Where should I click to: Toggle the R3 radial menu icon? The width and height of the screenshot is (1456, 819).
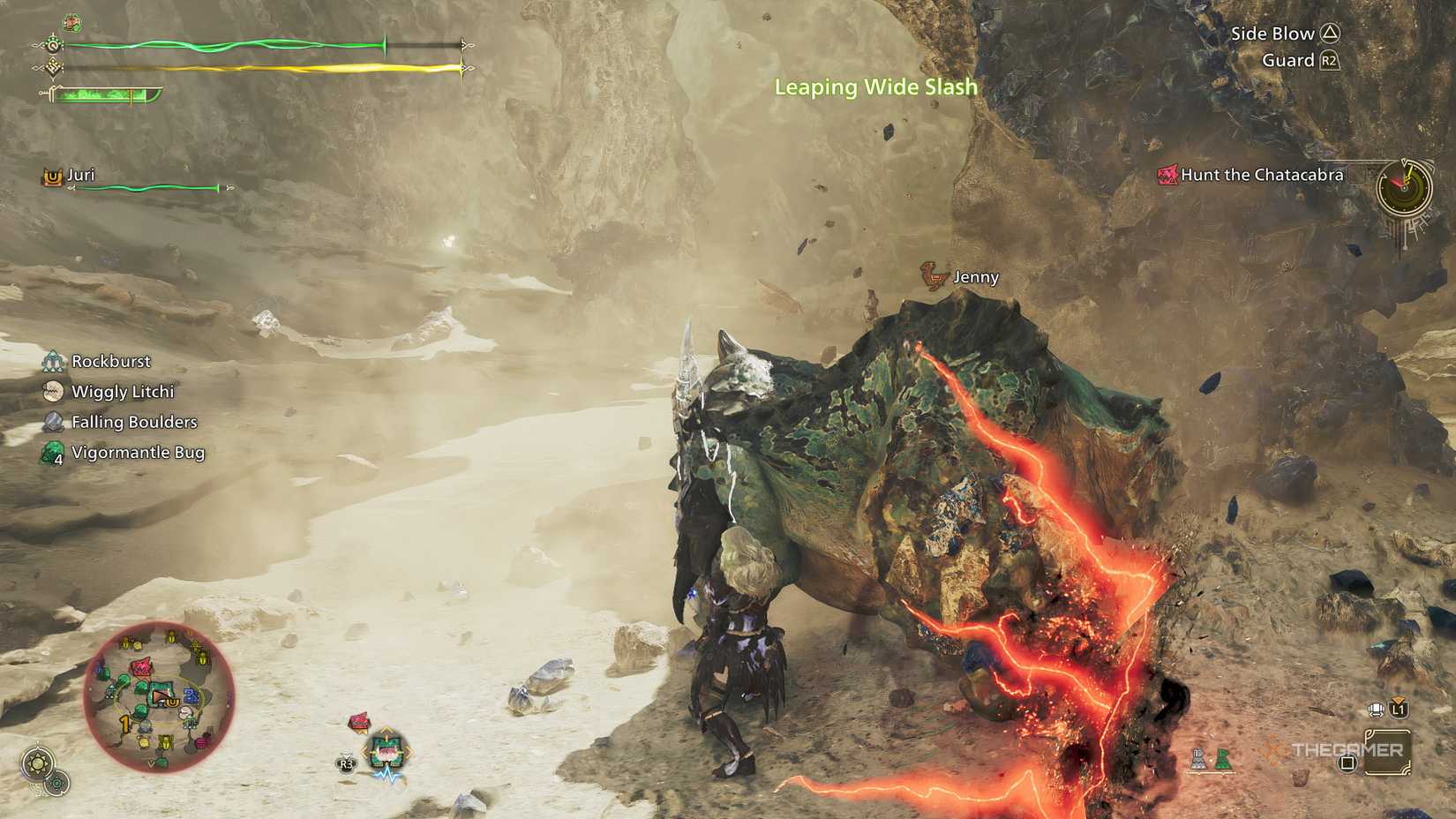point(345,763)
